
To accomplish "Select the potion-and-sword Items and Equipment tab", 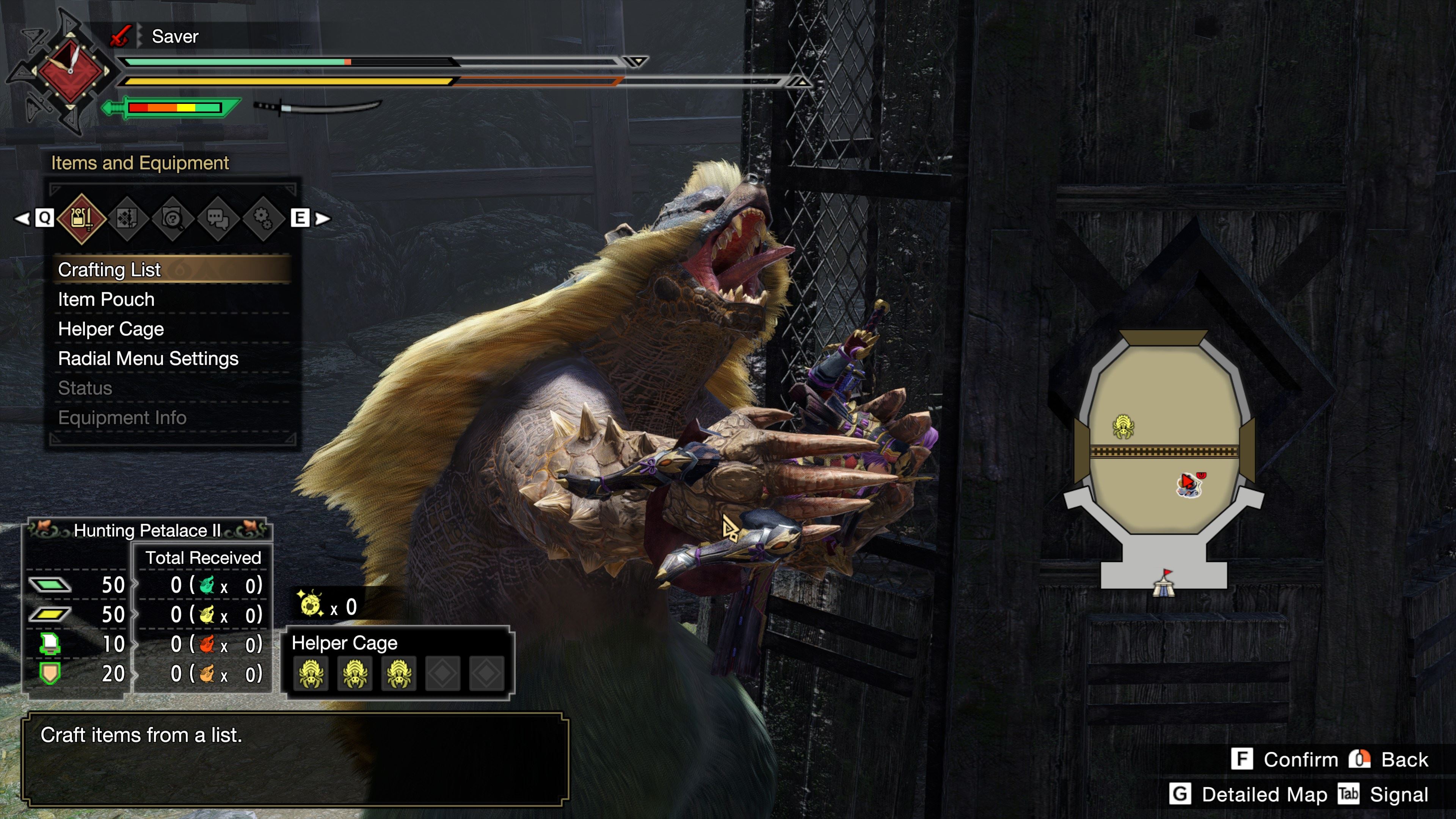I will [82, 218].
